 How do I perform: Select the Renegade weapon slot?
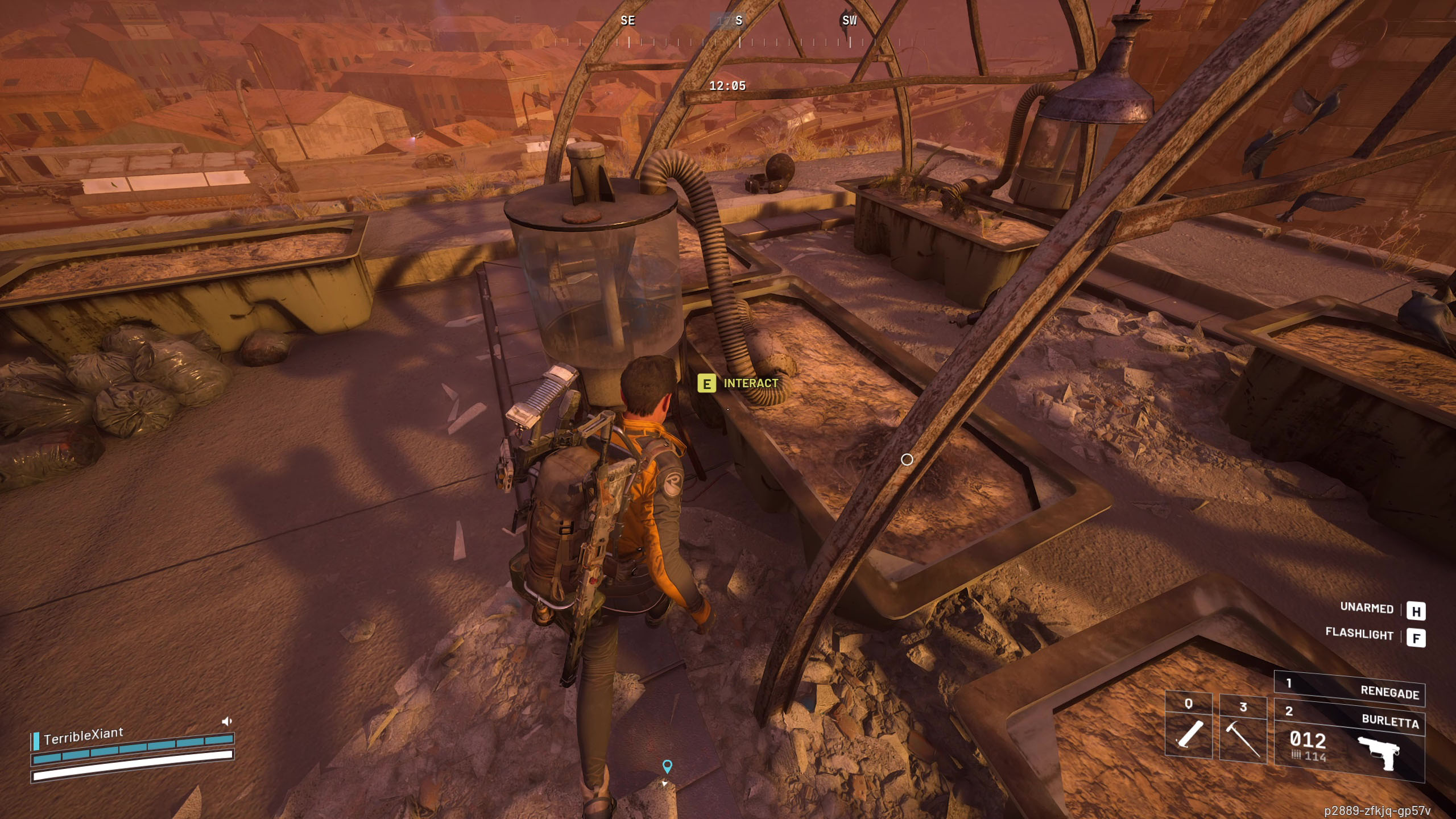point(1349,688)
